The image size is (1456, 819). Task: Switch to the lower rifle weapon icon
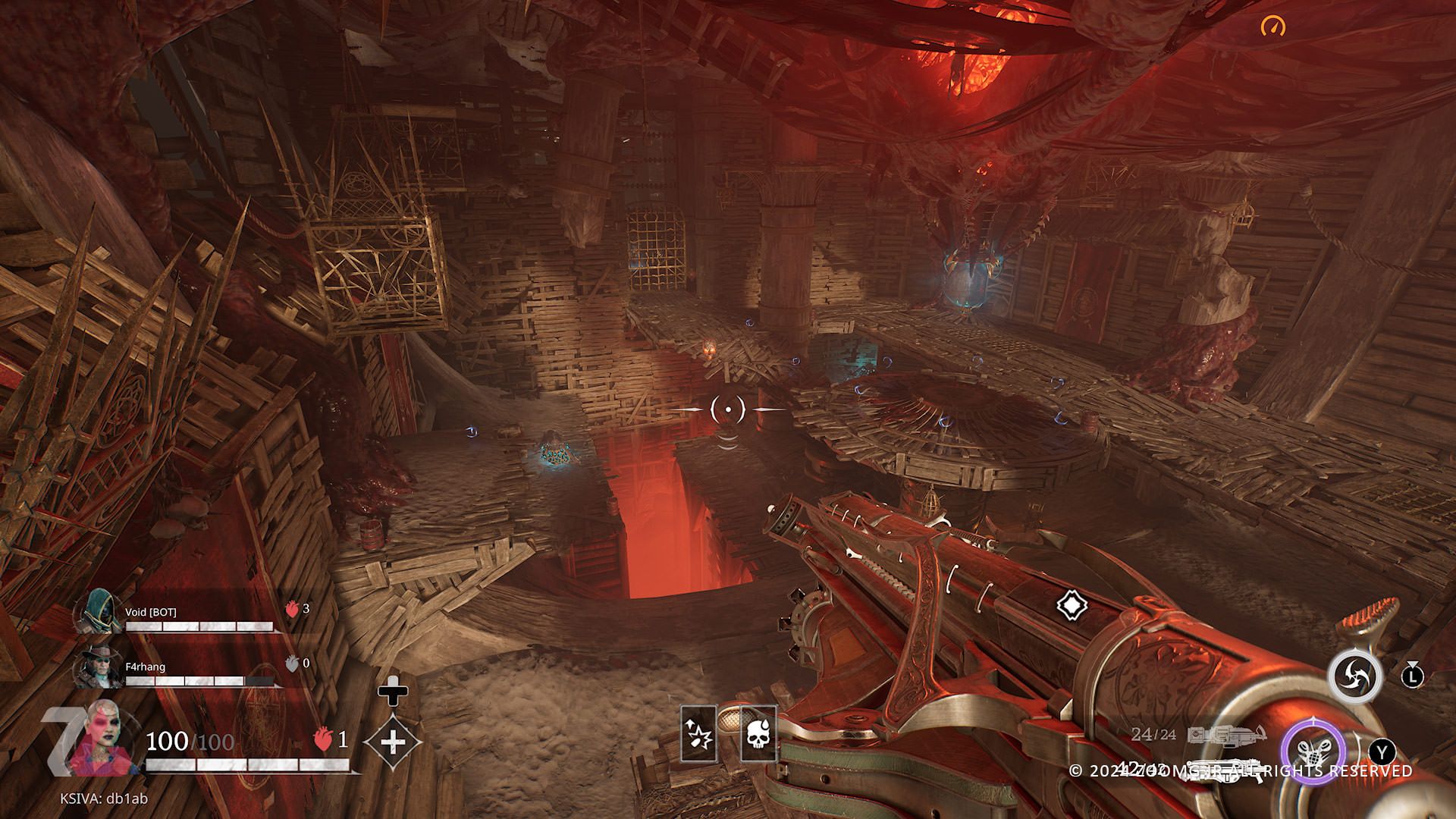[1225, 769]
